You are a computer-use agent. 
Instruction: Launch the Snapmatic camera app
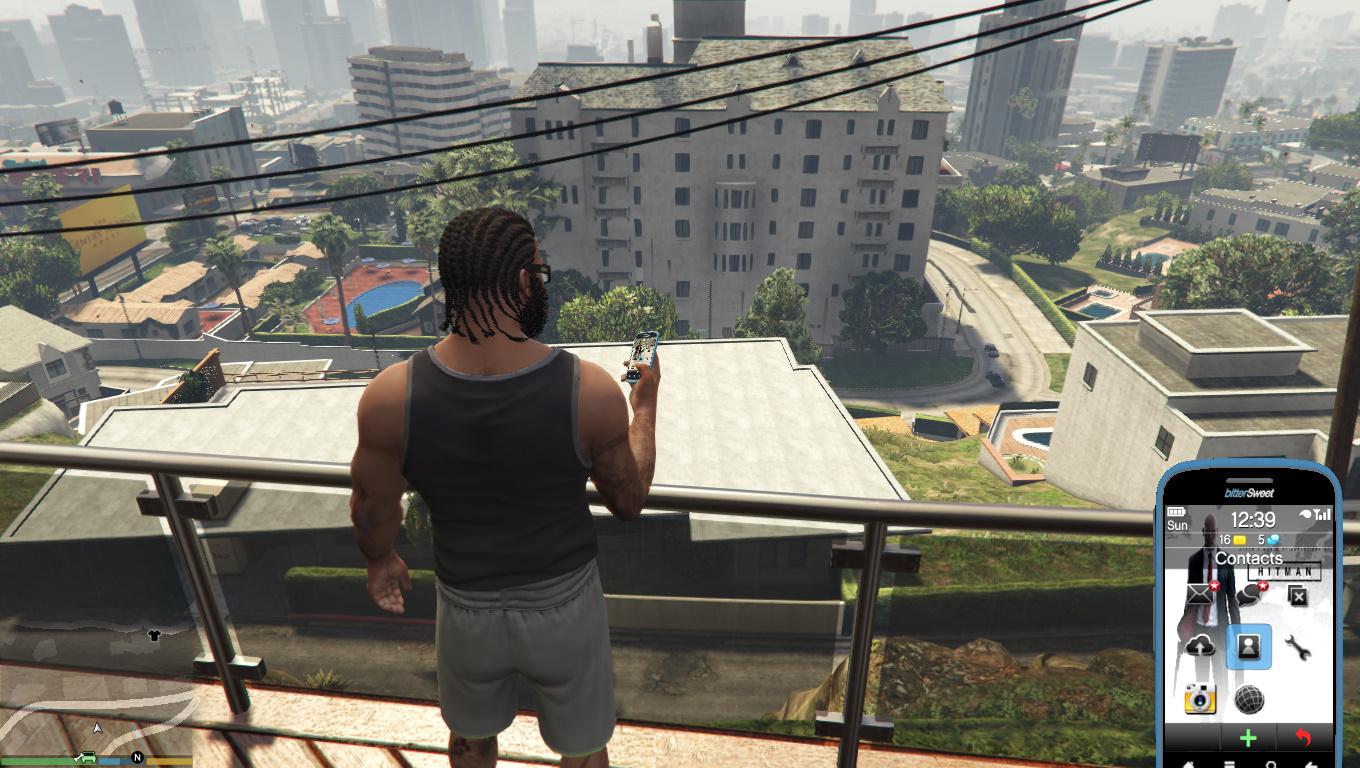pos(1200,698)
